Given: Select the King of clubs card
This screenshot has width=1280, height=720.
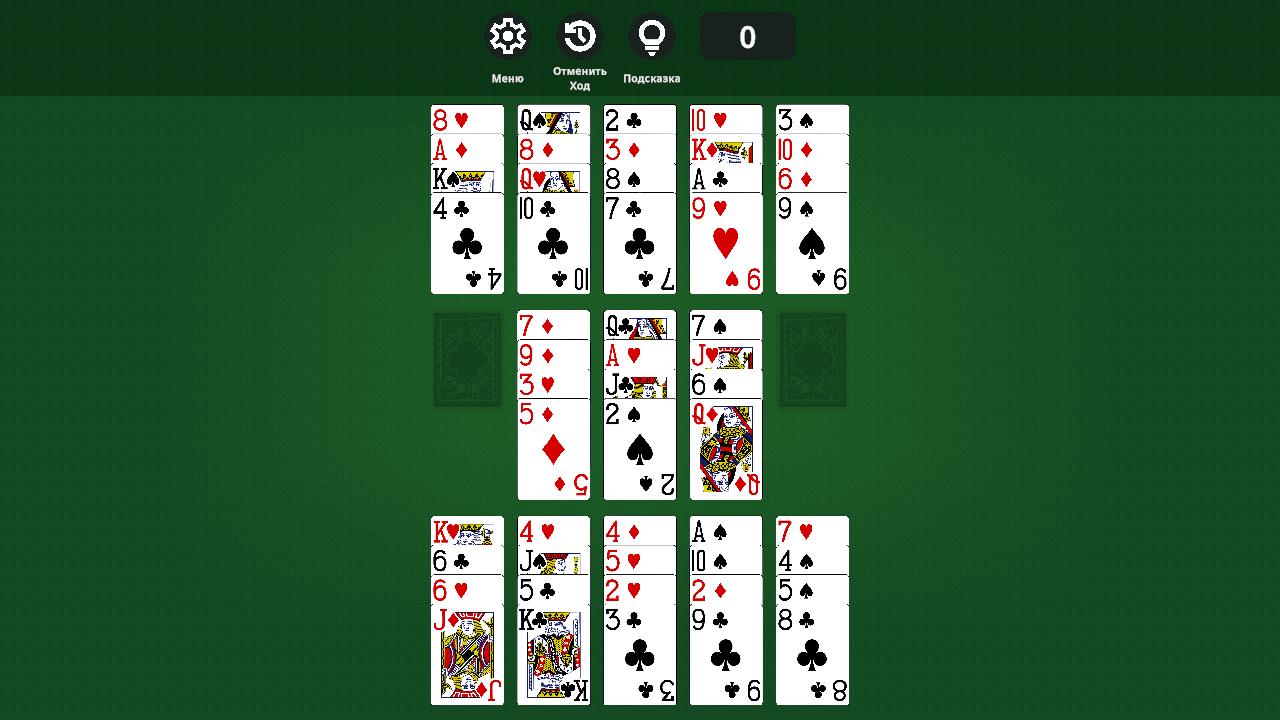Looking at the screenshot, I should pos(553,655).
